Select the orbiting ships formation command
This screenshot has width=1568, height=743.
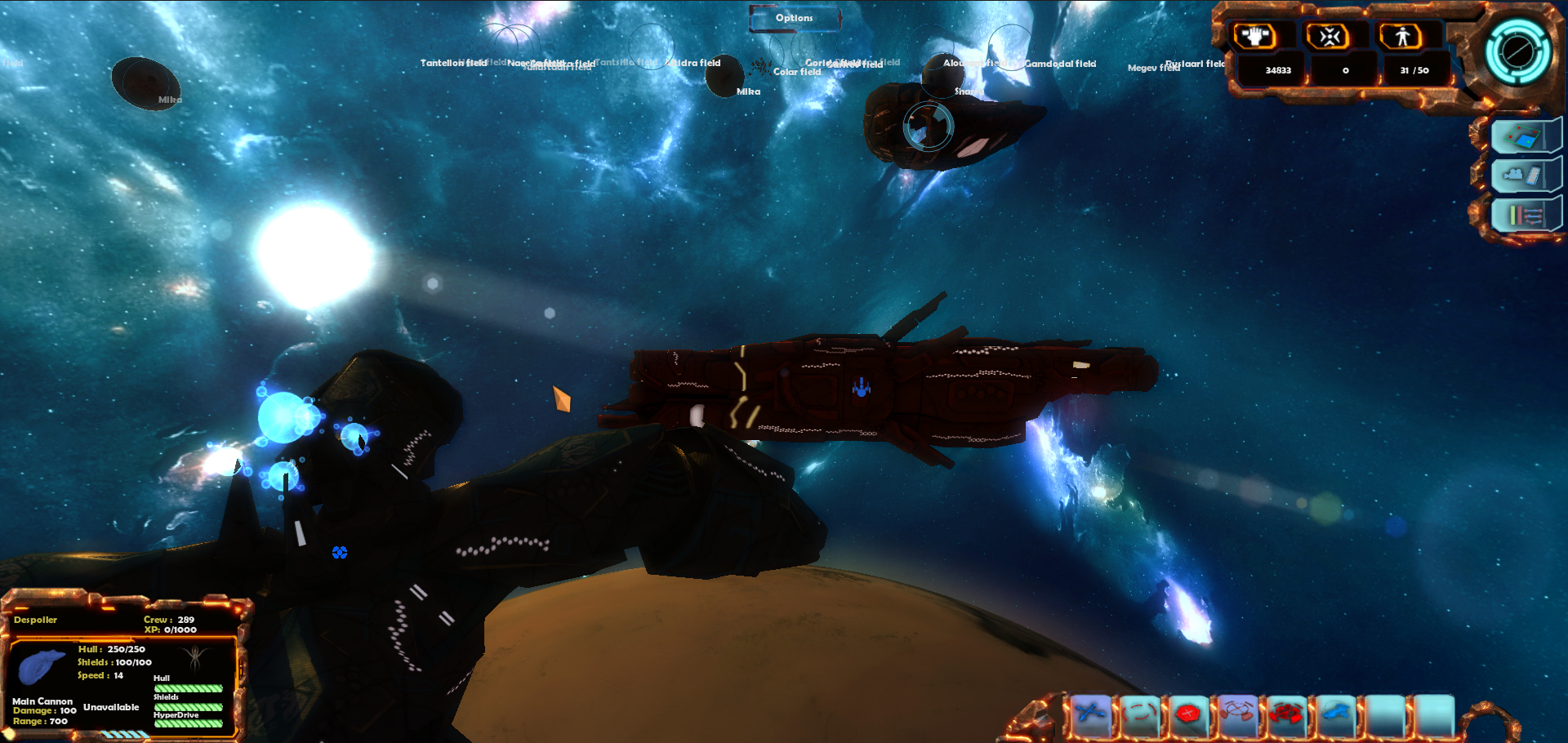1238,714
